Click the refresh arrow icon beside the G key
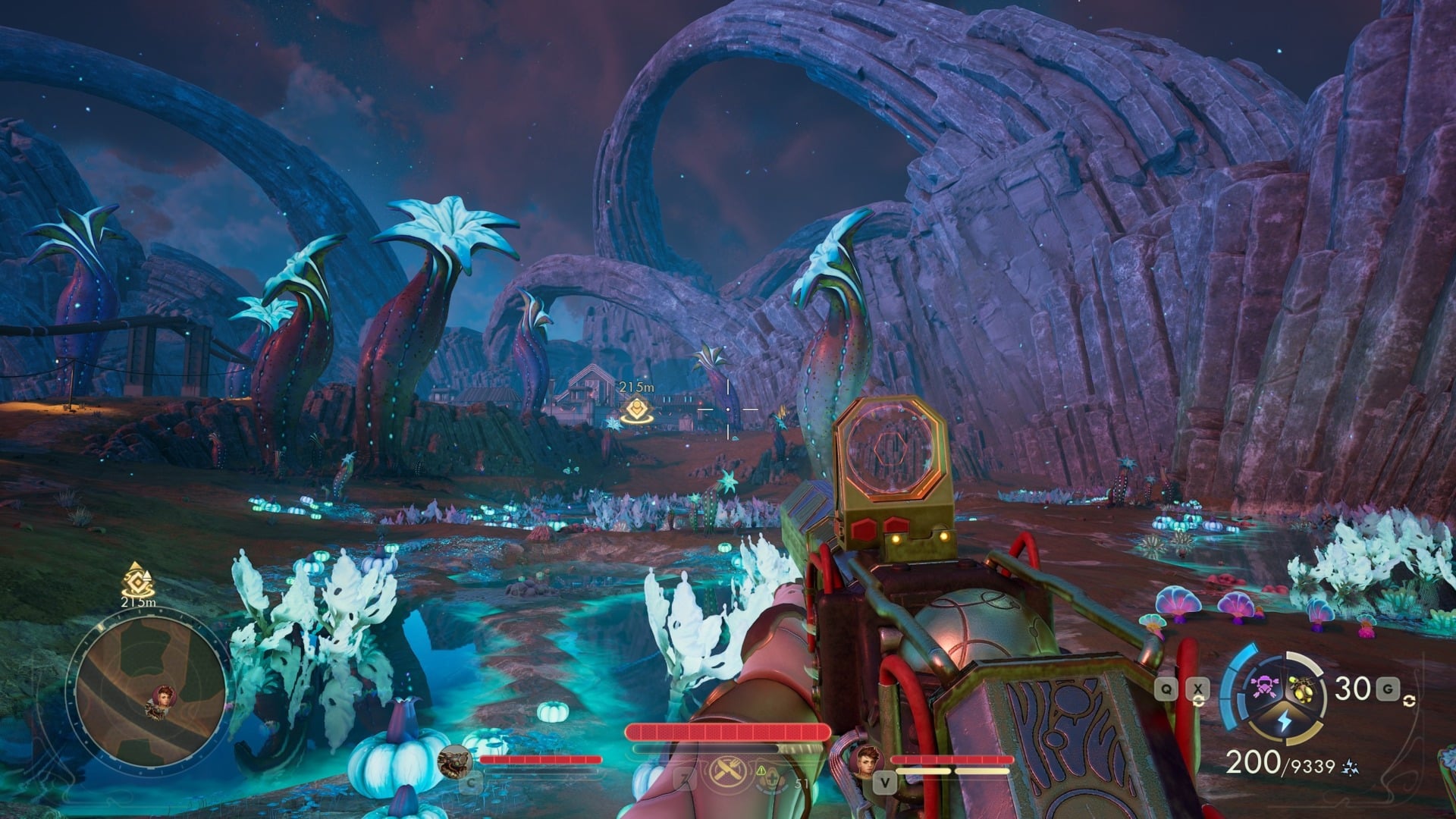 click(1409, 702)
